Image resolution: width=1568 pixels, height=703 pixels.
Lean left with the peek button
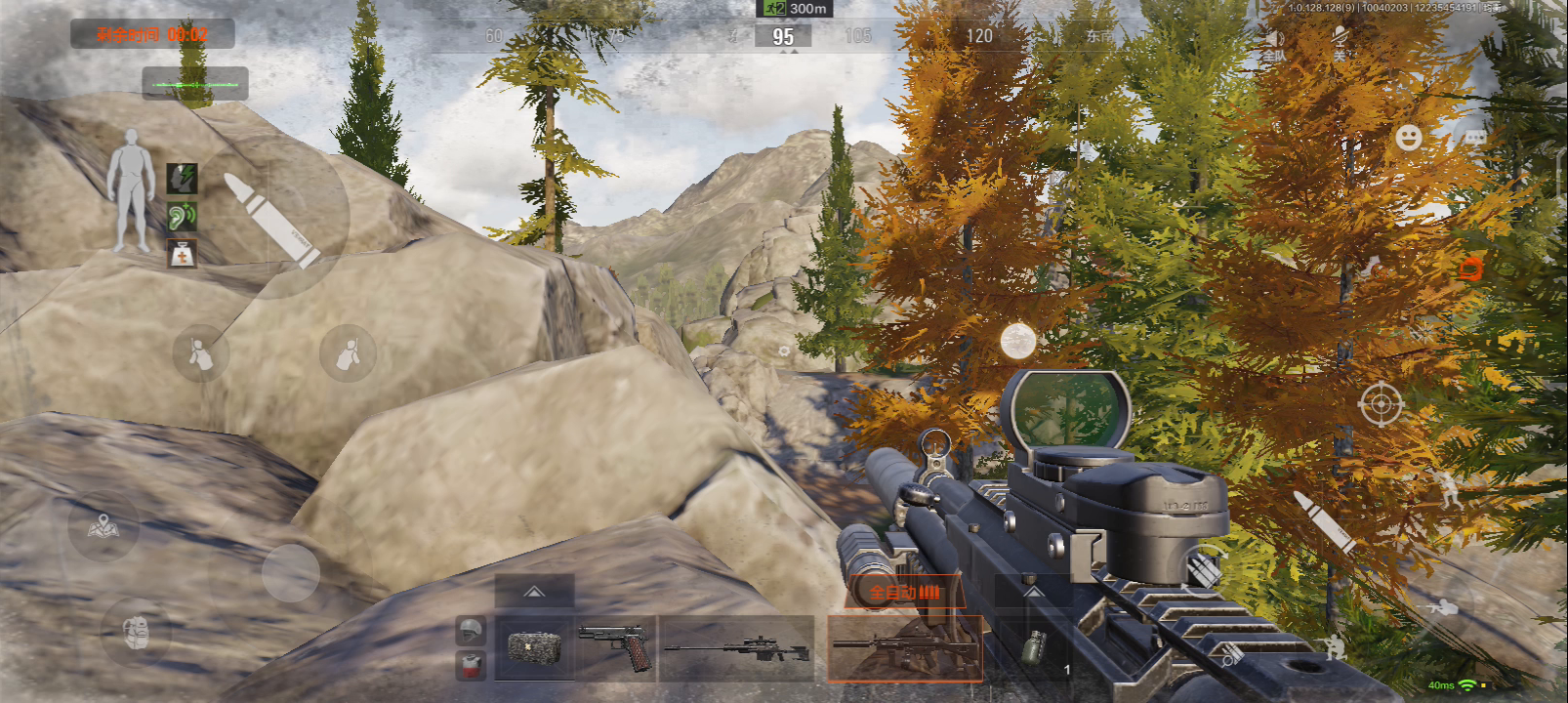coord(200,353)
